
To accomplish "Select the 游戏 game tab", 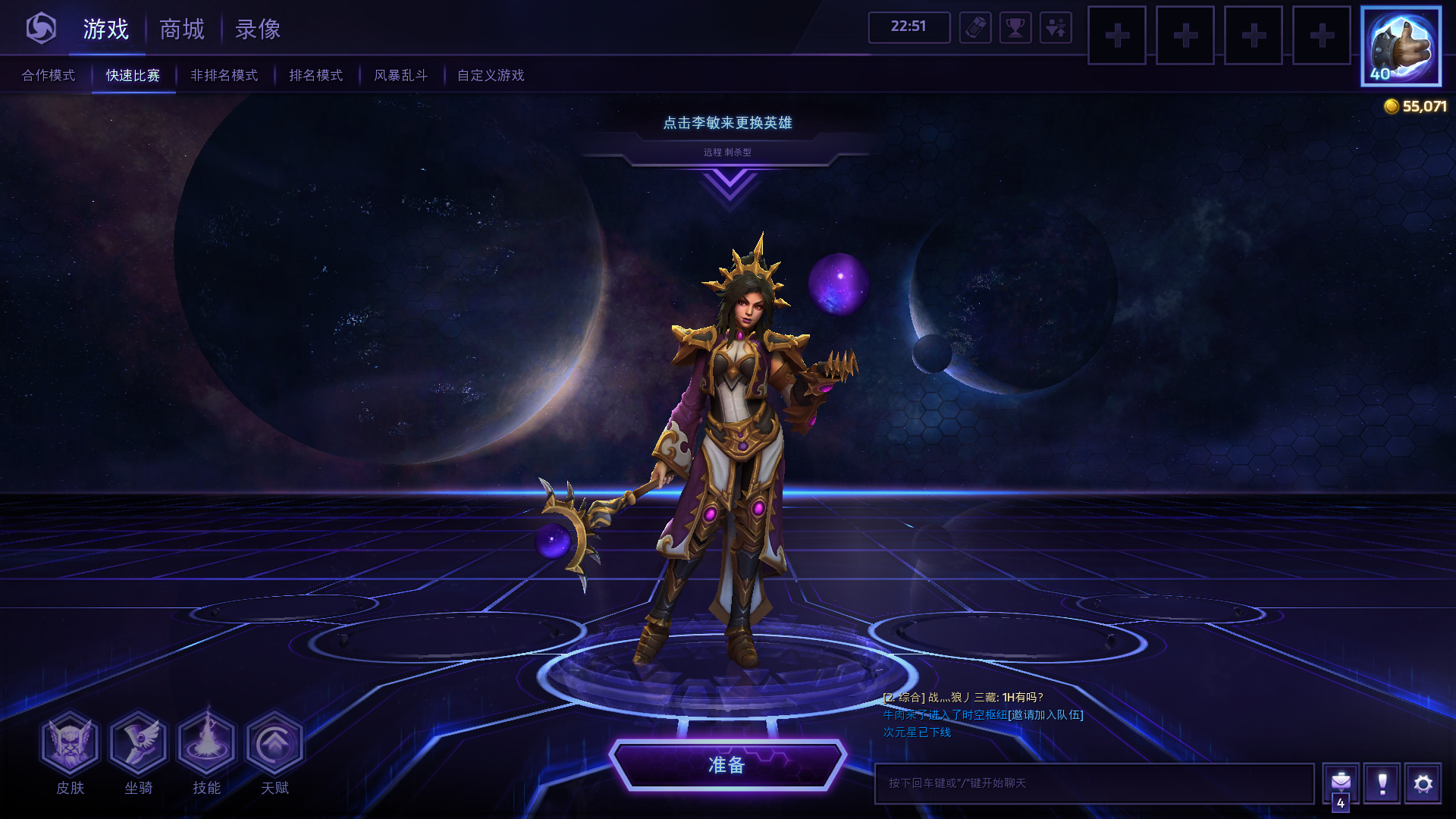I will coord(106,30).
